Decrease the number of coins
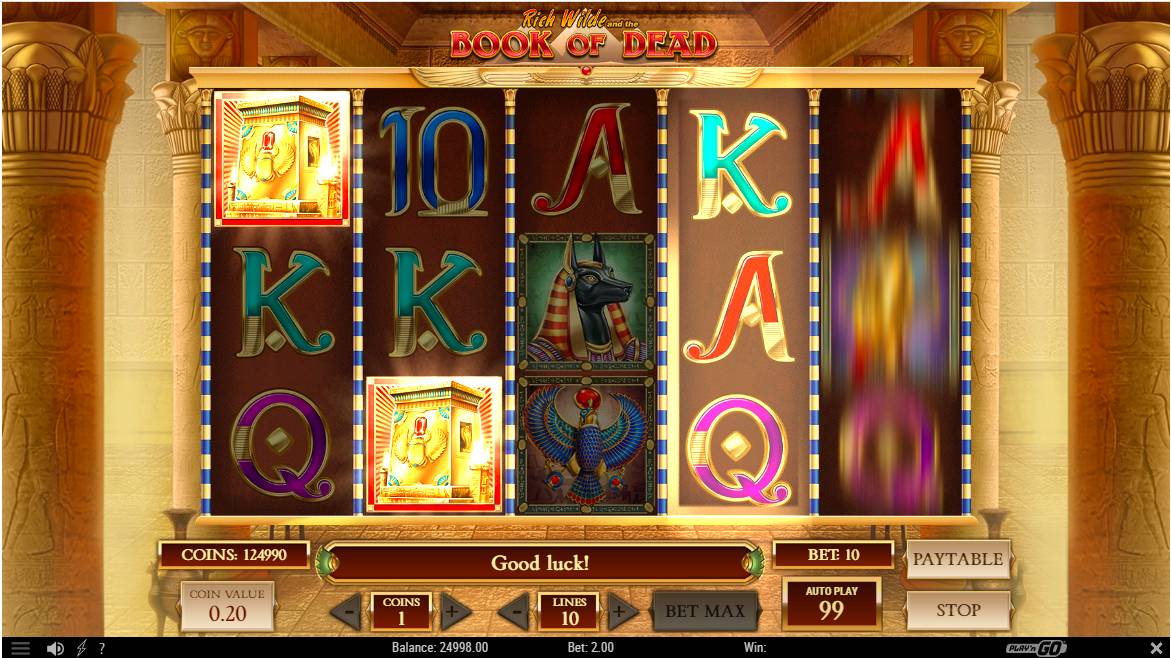This screenshot has width=1171, height=658. tap(346, 611)
